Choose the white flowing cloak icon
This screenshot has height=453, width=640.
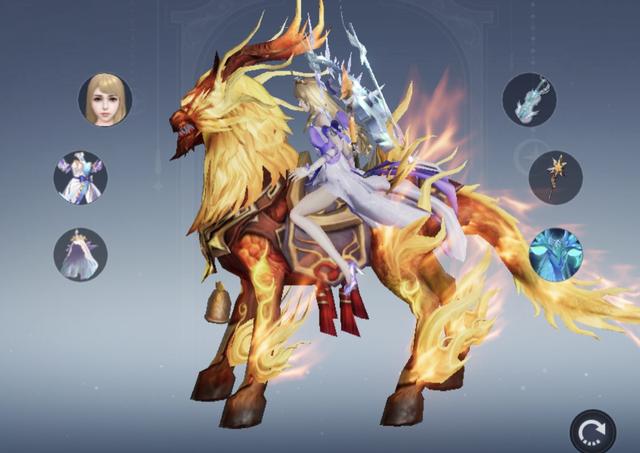(x=80, y=254)
